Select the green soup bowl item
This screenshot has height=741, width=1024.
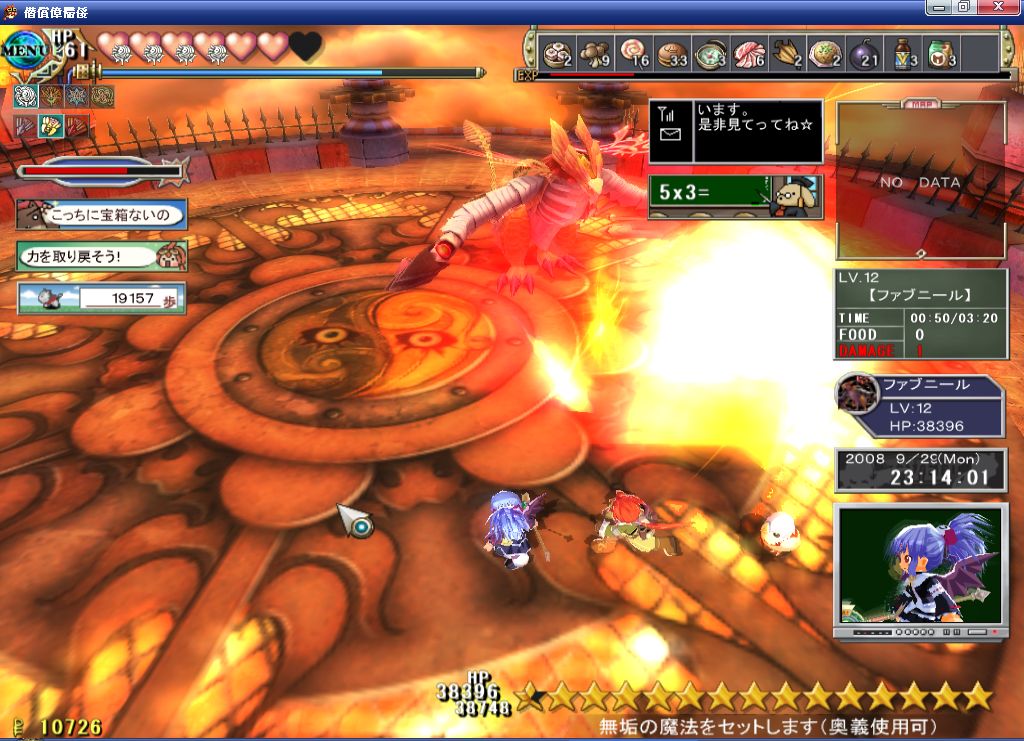(711, 53)
